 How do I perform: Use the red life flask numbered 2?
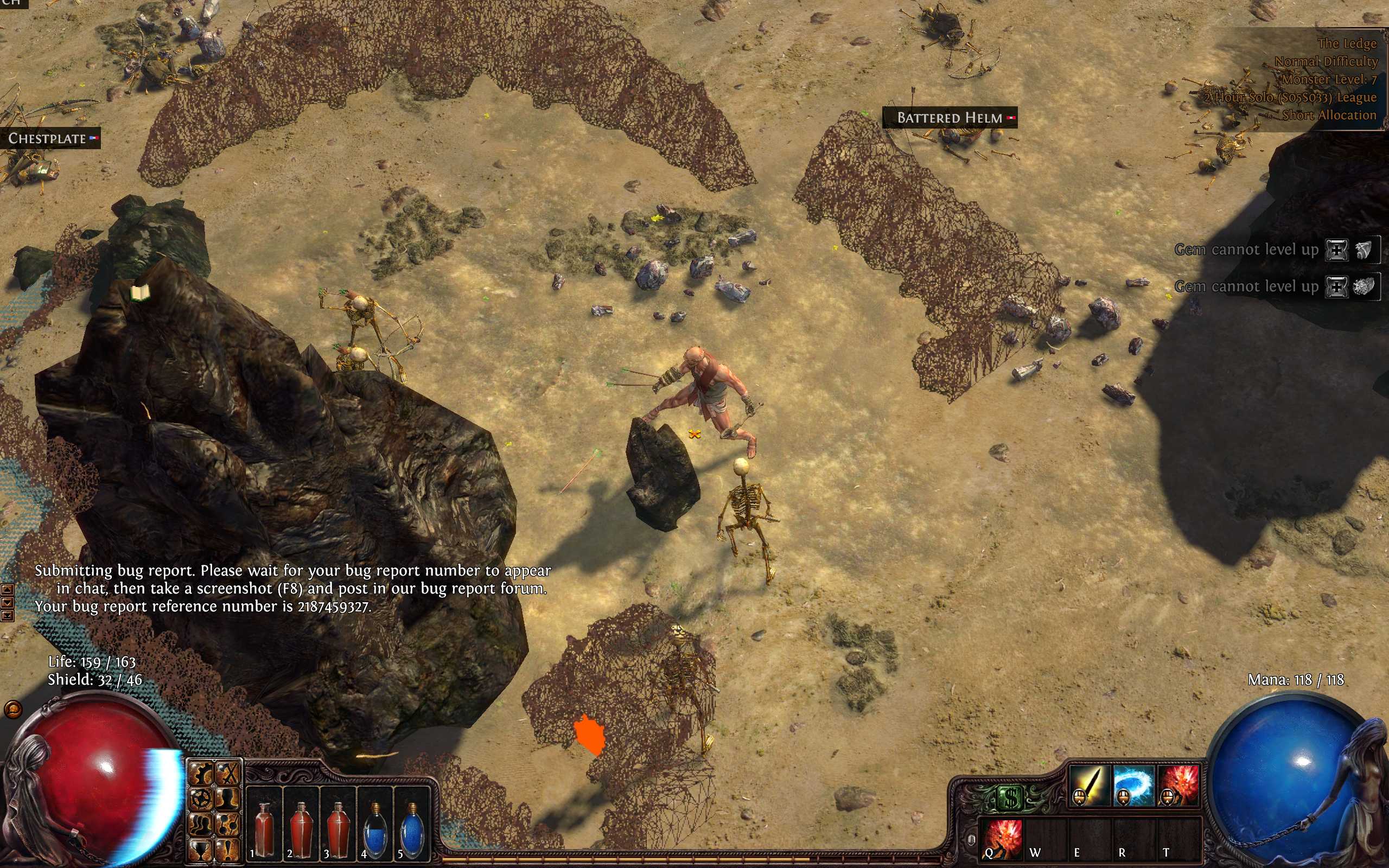[x=301, y=823]
